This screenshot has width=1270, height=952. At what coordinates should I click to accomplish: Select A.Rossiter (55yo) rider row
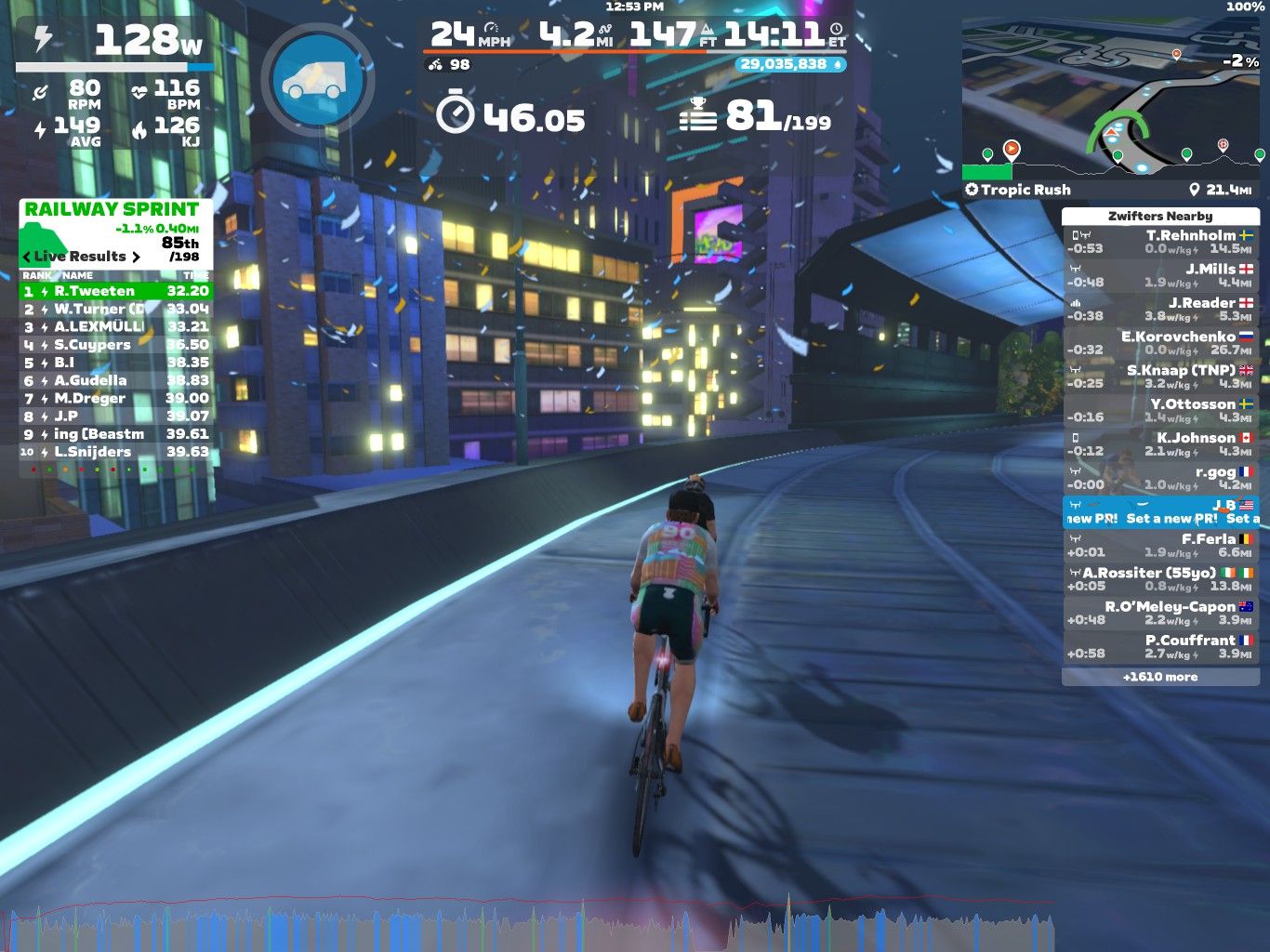tap(1160, 578)
